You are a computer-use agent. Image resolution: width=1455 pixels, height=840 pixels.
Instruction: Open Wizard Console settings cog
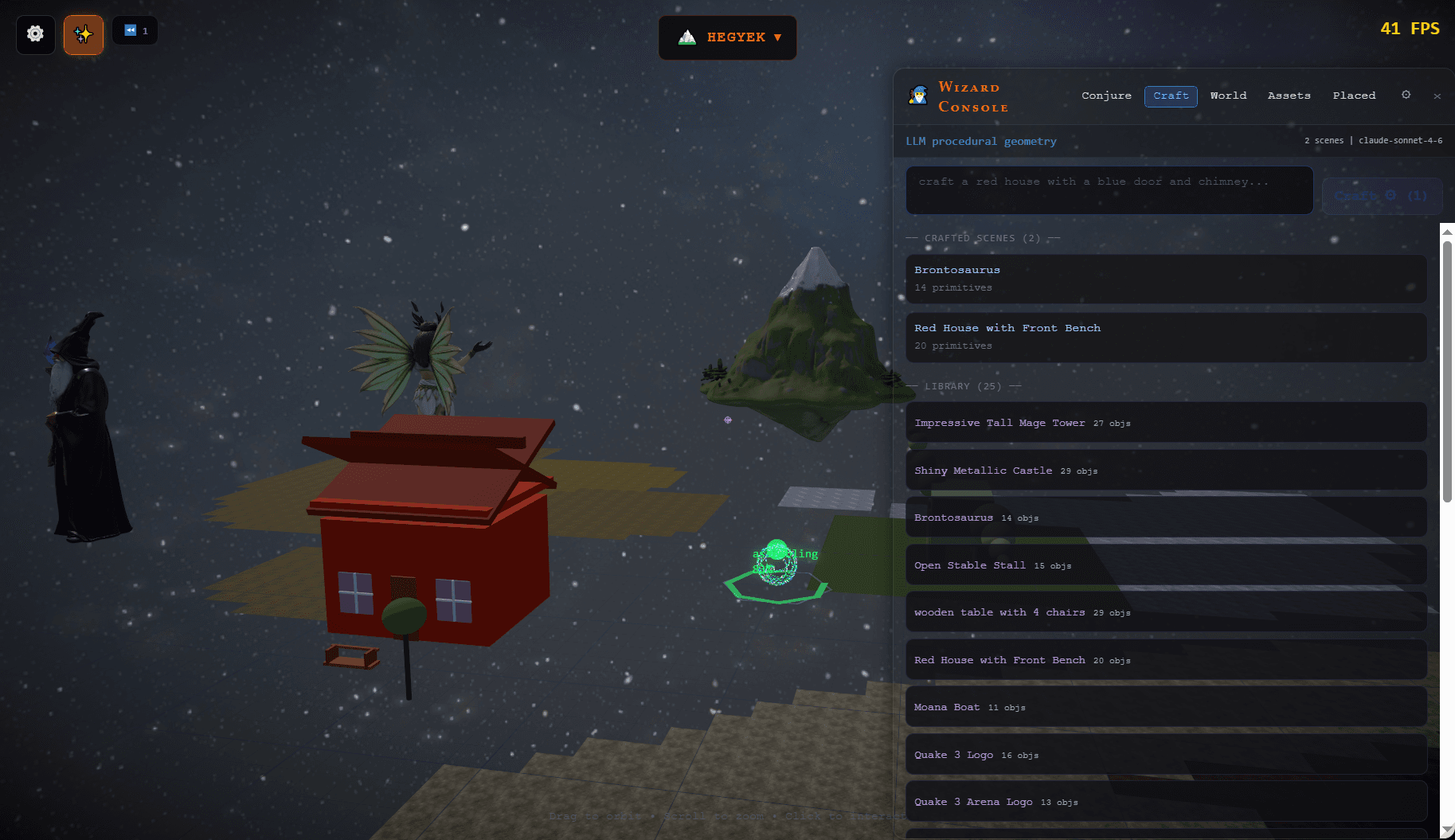(x=1406, y=95)
